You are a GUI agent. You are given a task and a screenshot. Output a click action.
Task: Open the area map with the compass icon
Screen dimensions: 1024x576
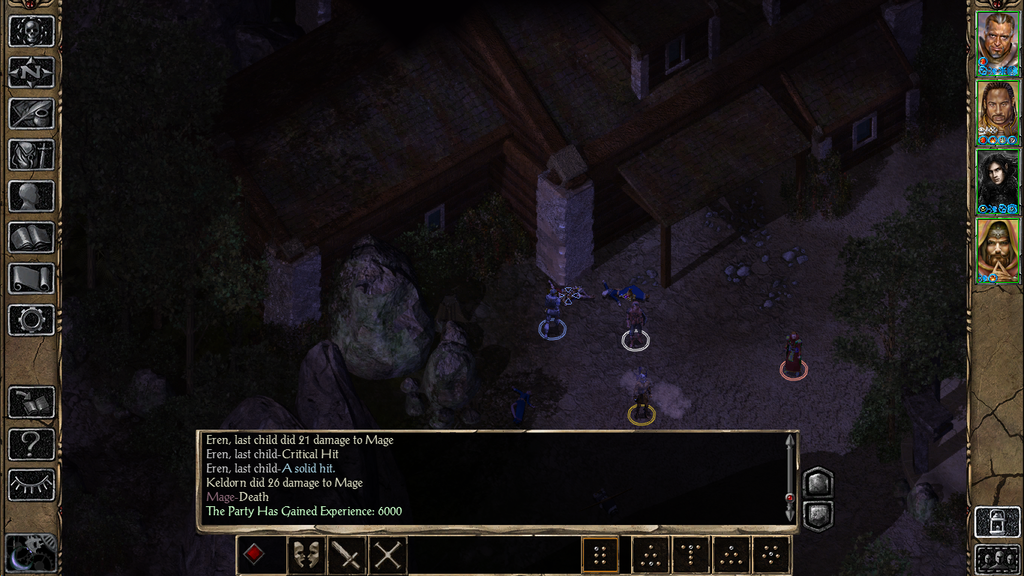tap(31, 72)
